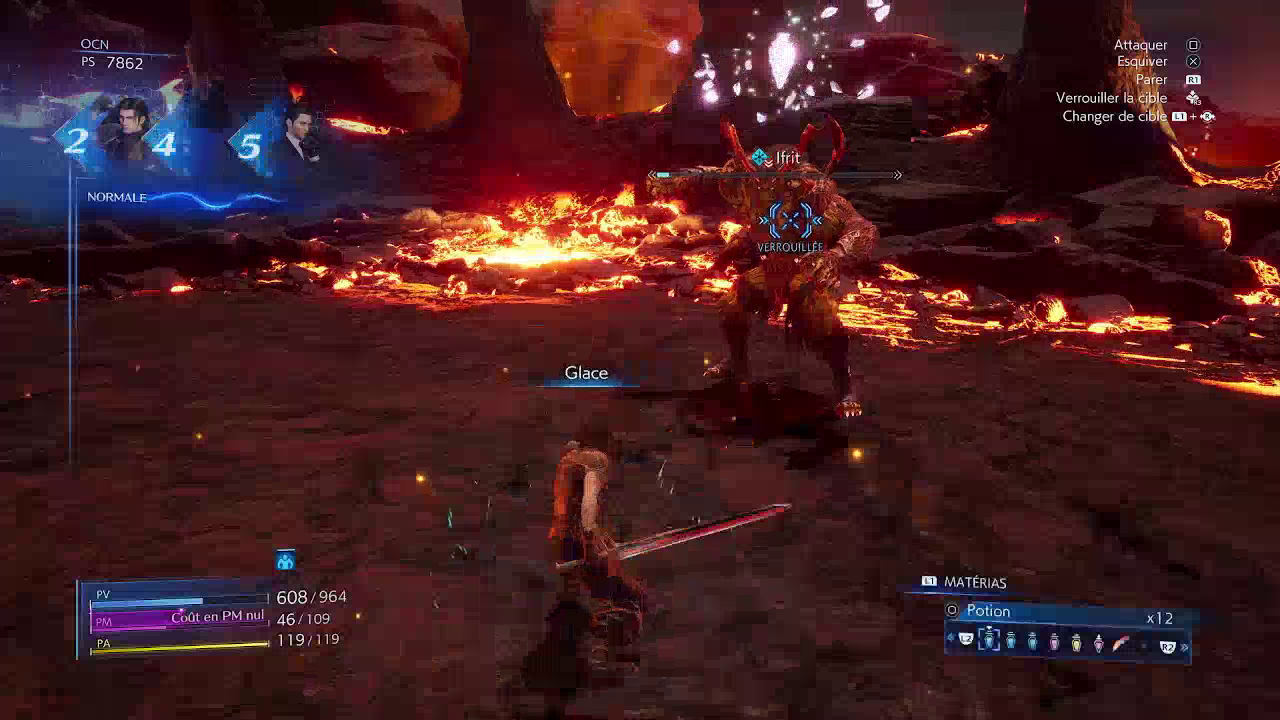Click the OCN header label
Screen dimensions: 1280x720
pos(95,43)
